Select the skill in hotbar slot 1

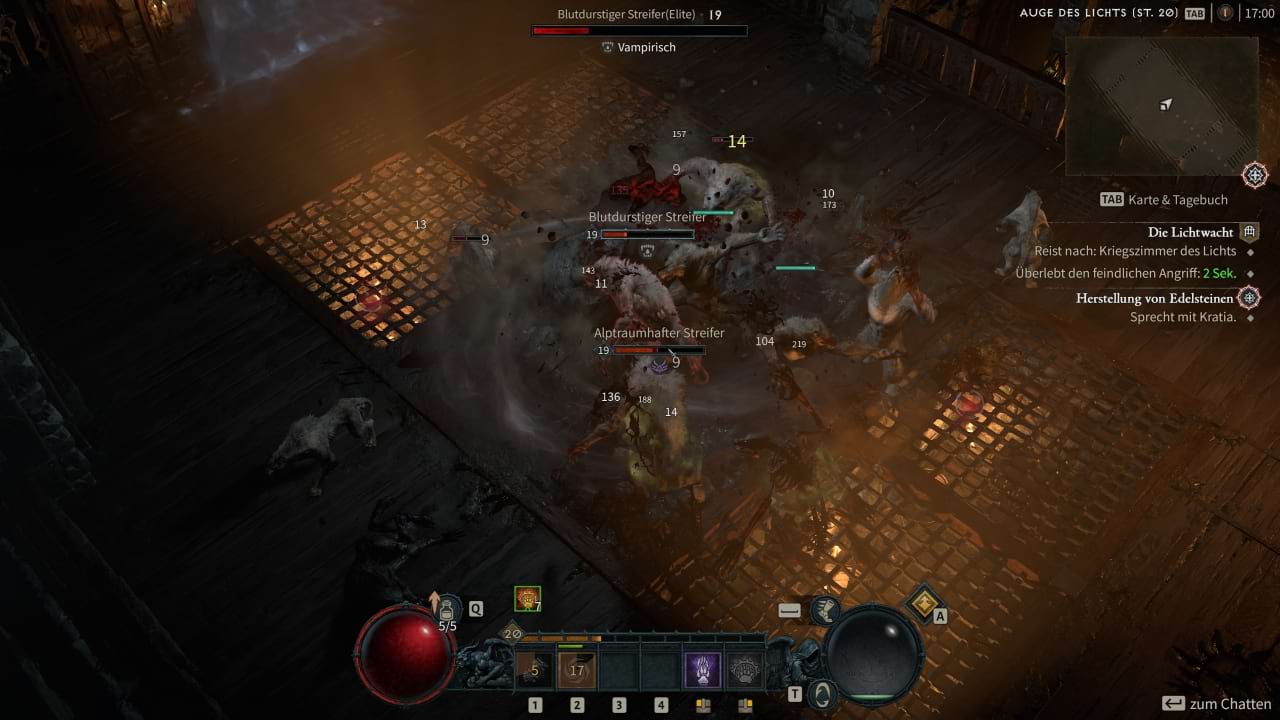[535, 668]
